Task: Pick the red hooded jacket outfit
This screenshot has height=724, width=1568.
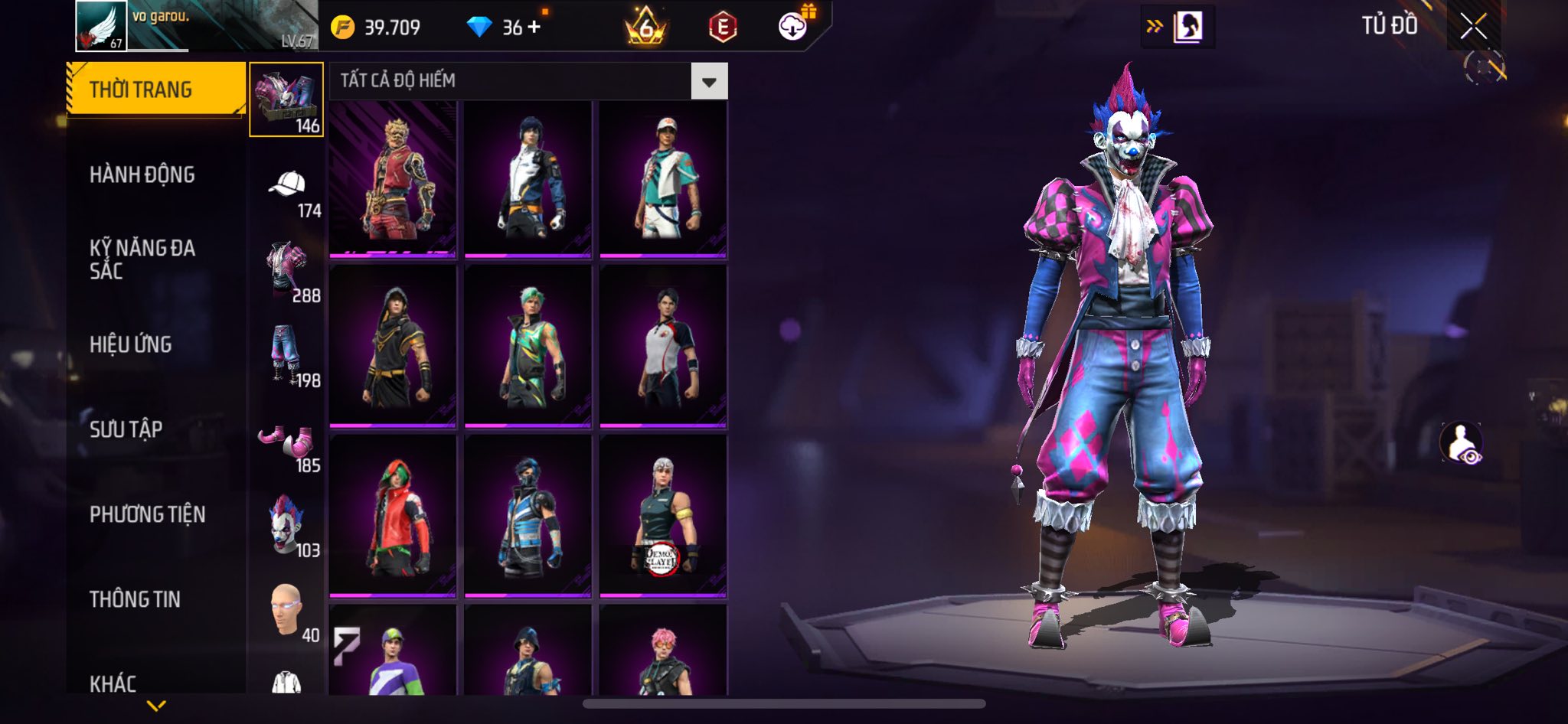Action: pyautogui.click(x=393, y=515)
